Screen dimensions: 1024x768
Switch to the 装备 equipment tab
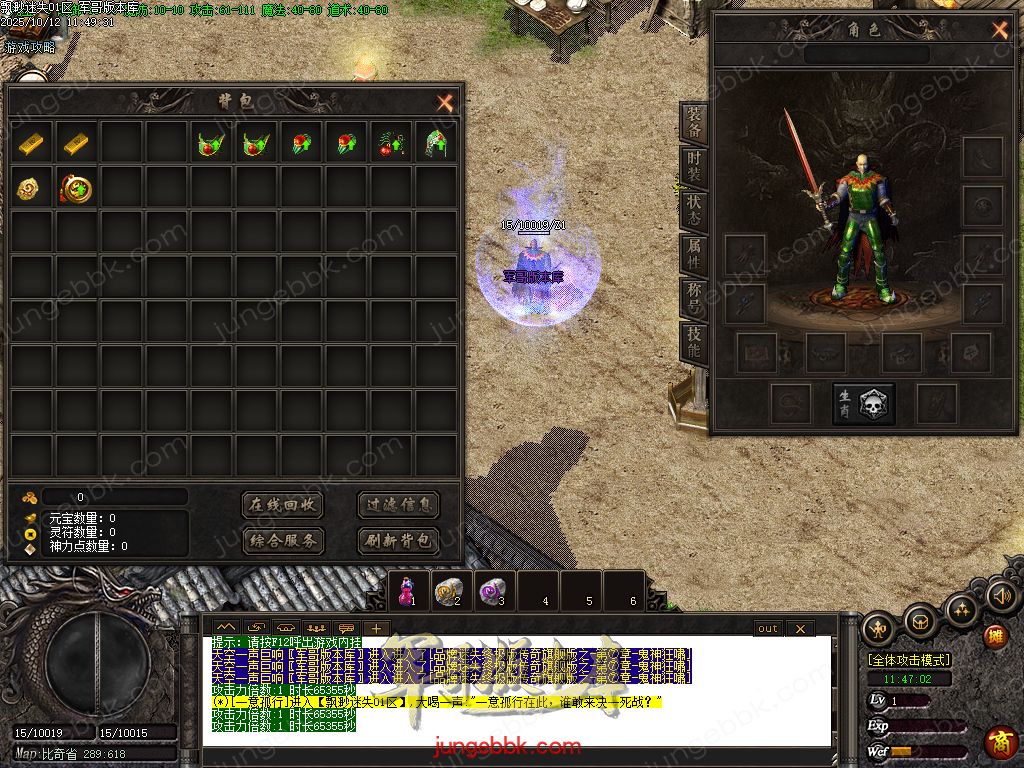[694, 123]
